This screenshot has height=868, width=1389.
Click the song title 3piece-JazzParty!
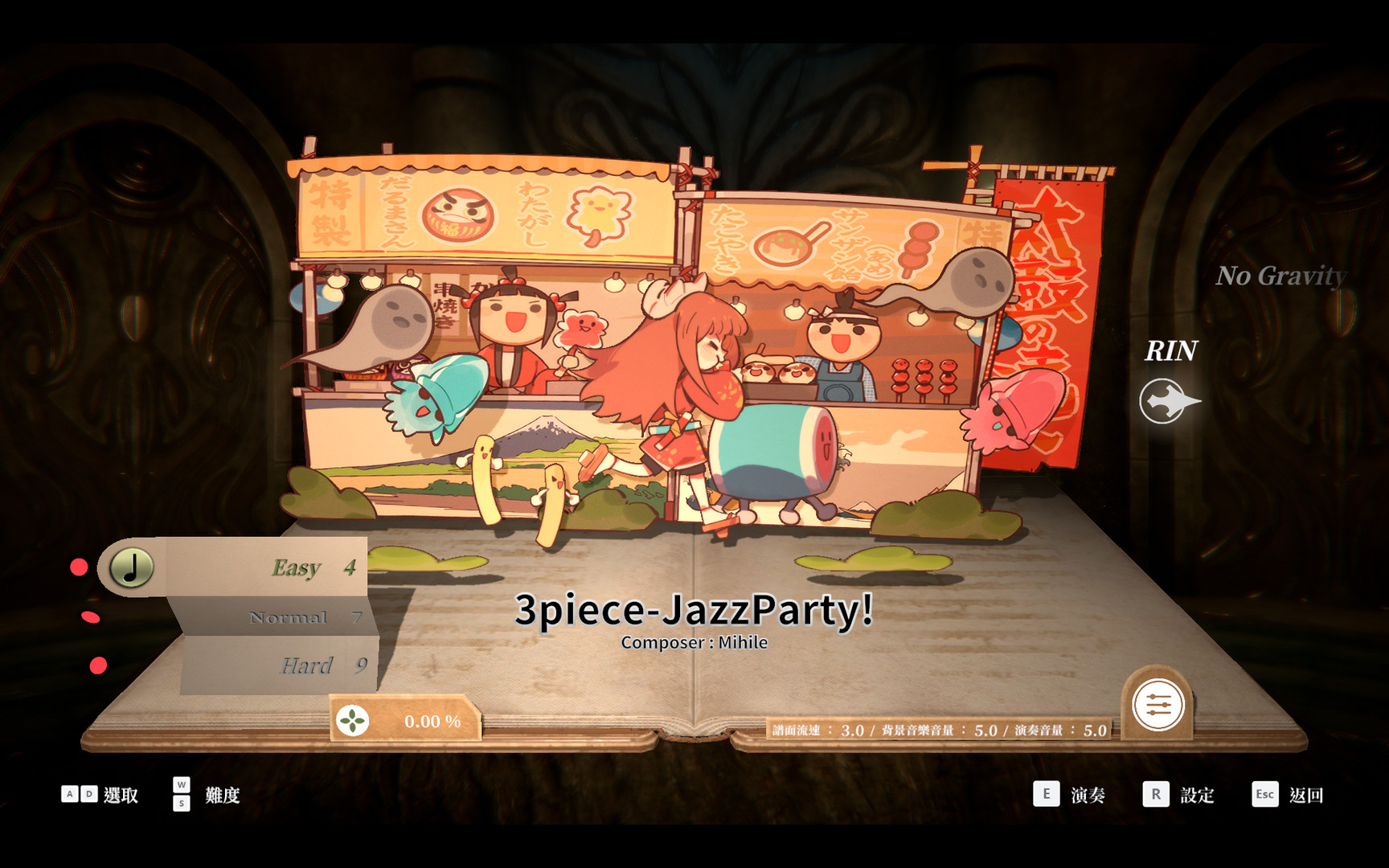click(x=694, y=612)
